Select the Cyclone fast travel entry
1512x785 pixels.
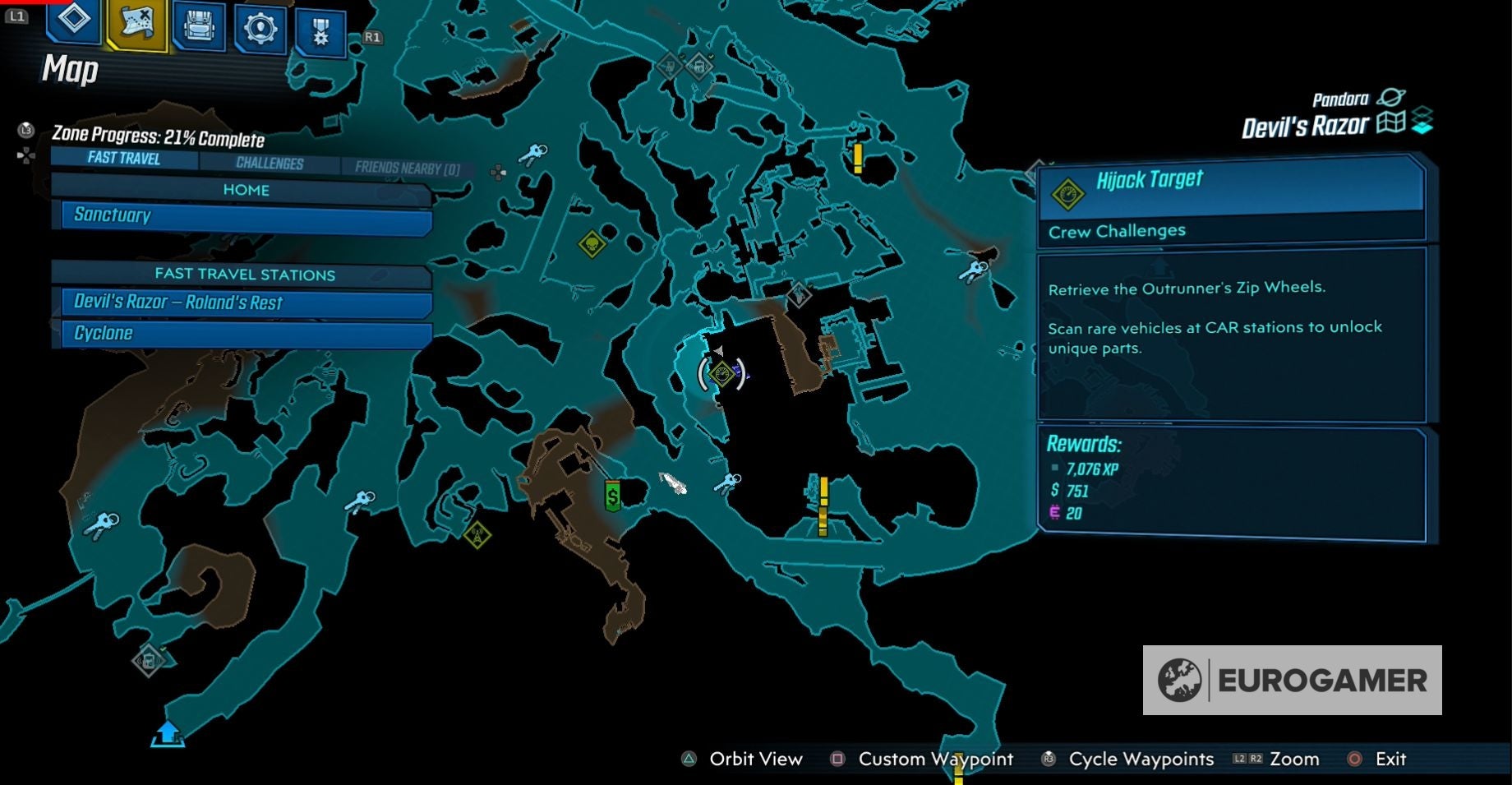(245, 334)
